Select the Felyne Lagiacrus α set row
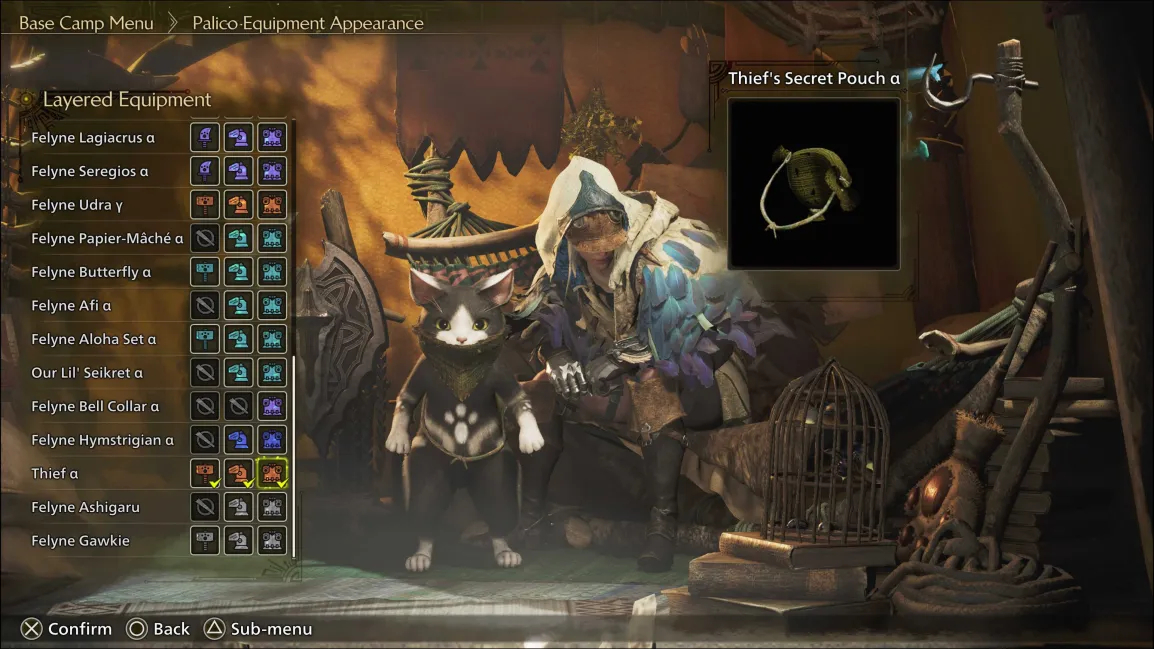 (x=93, y=138)
